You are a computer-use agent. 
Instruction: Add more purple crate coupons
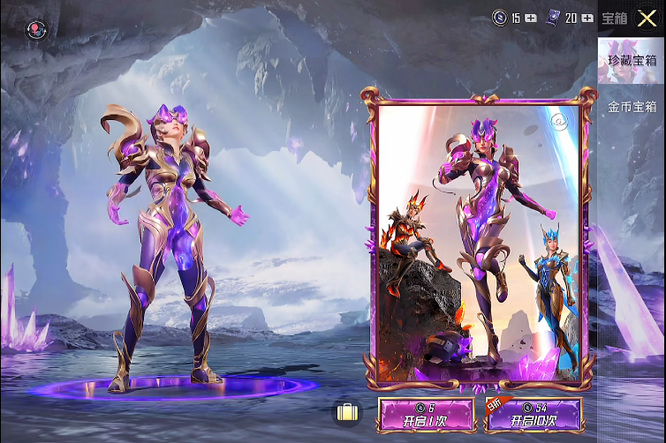tap(587, 18)
